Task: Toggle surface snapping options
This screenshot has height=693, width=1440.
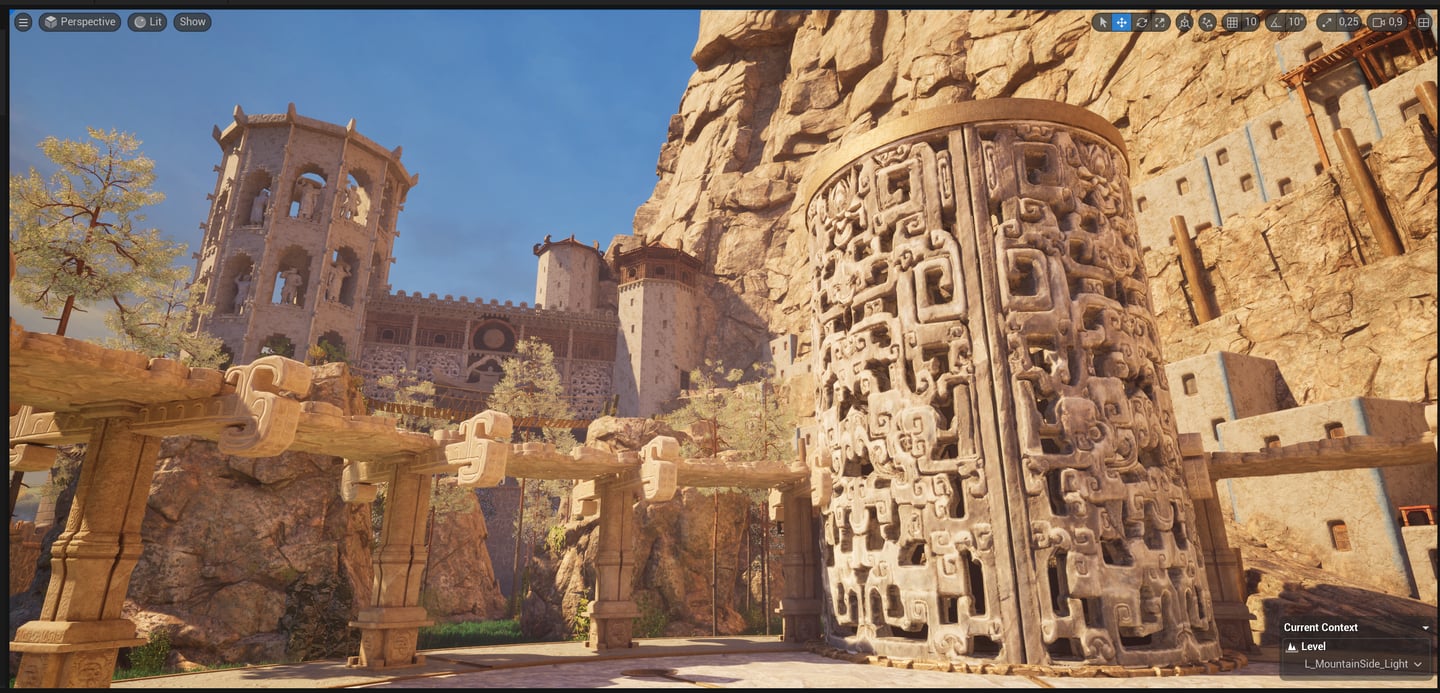Action: click(1207, 22)
